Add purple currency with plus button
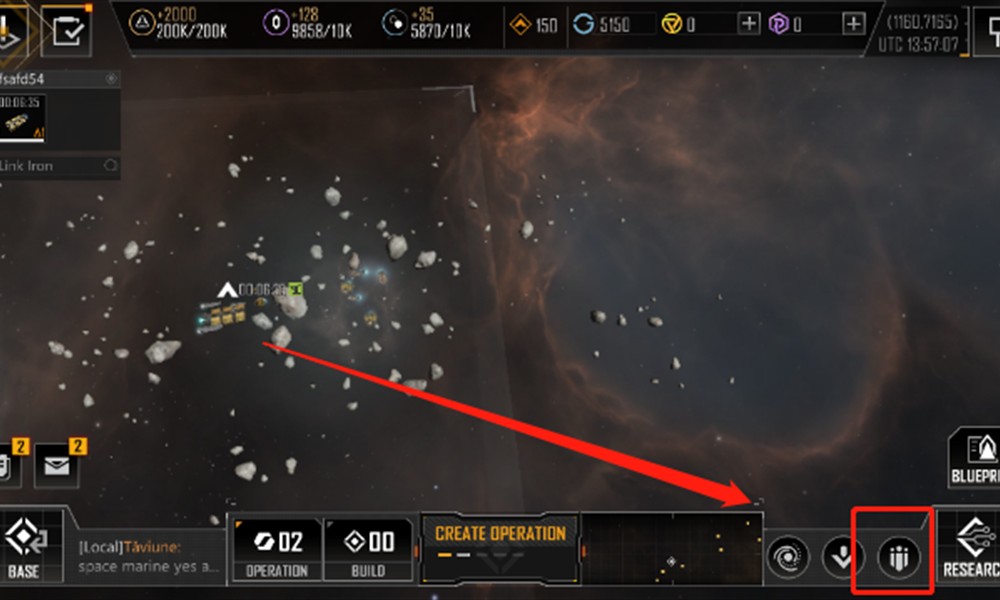The width and height of the screenshot is (1000, 600). (x=853, y=24)
